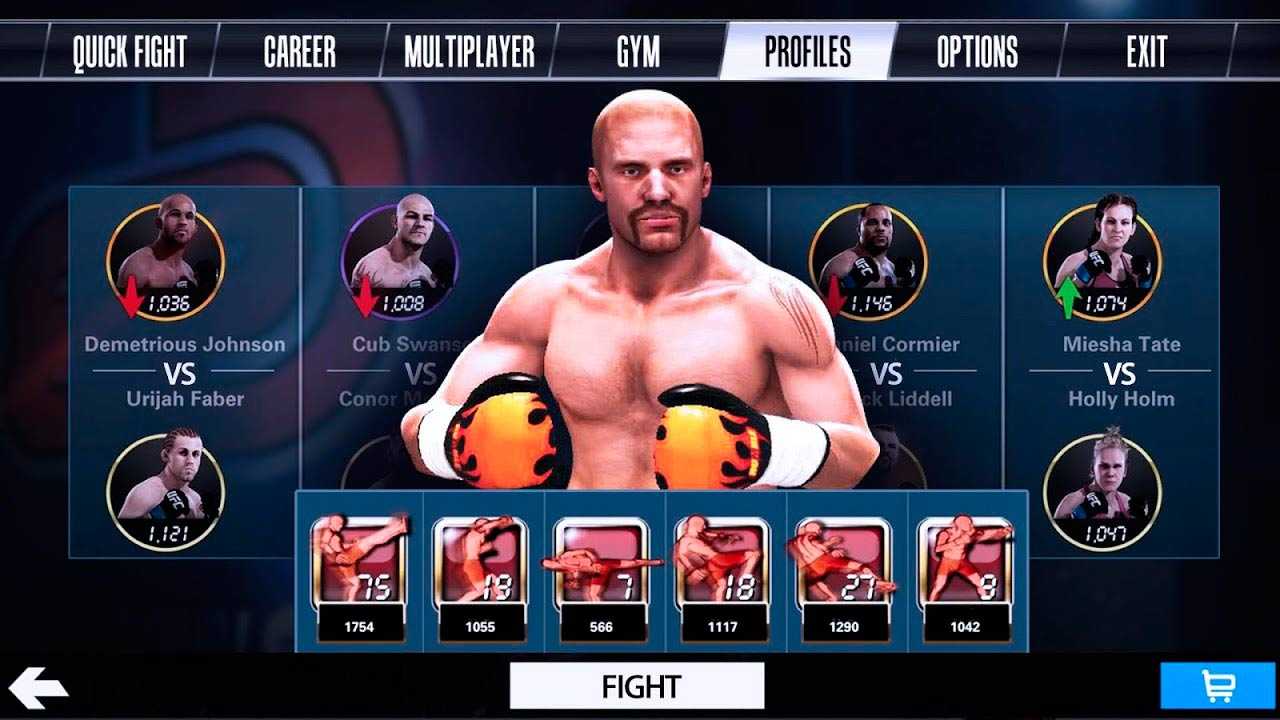
Task: Open the Options menu
Action: [x=977, y=52]
